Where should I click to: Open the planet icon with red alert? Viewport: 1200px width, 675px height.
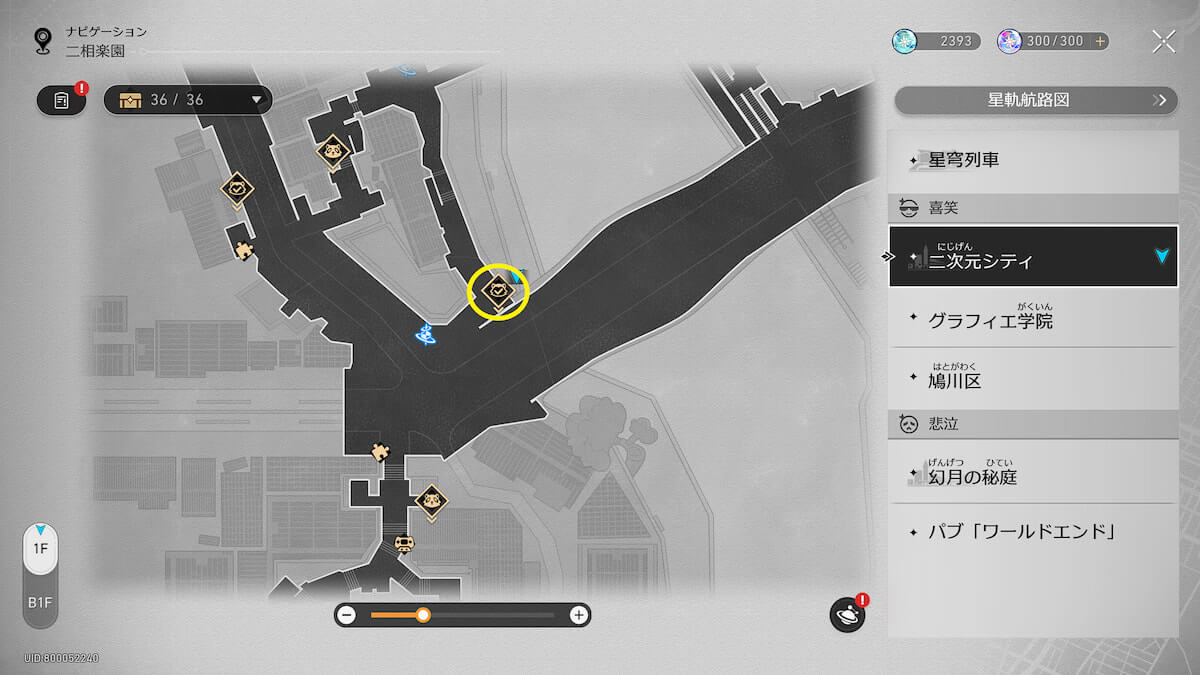pyautogui.click(x=847, y=614)
